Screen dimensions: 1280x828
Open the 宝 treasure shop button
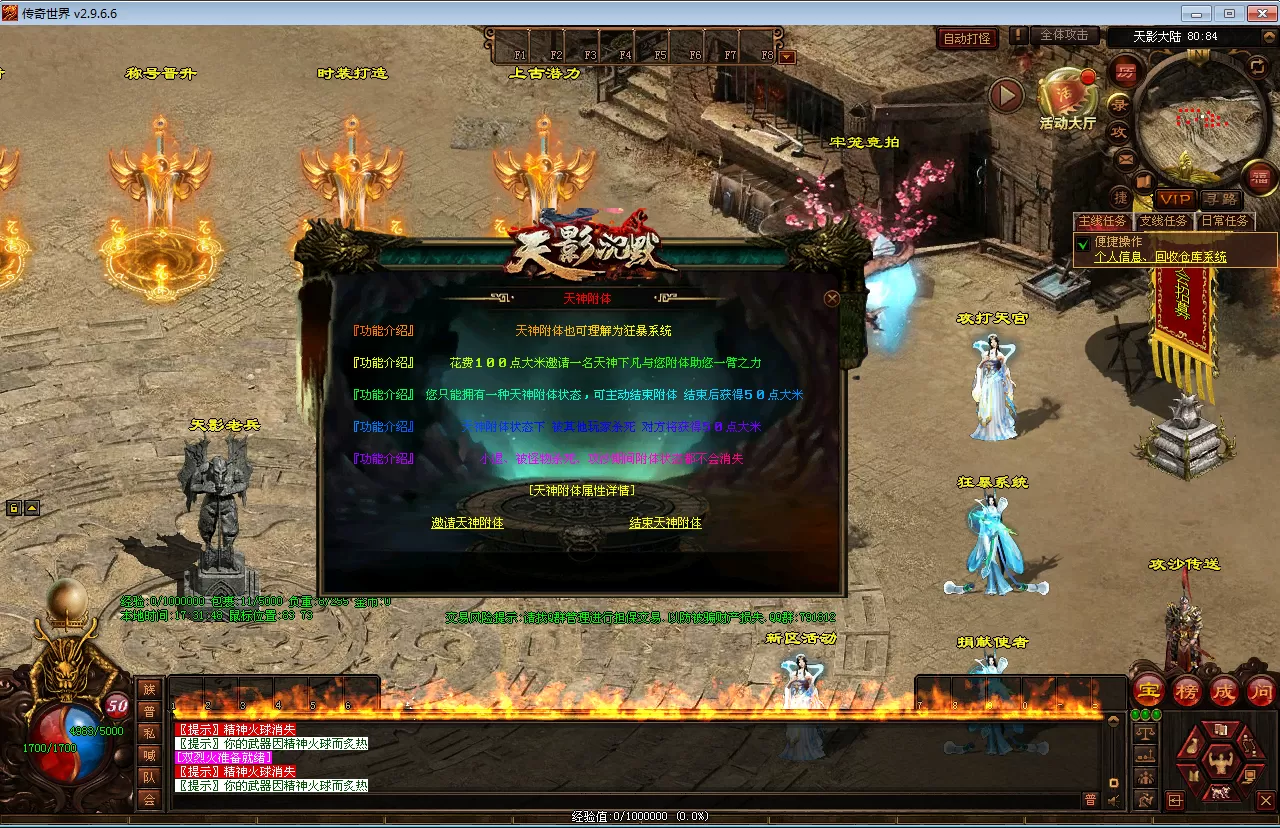click(1149, 691)
